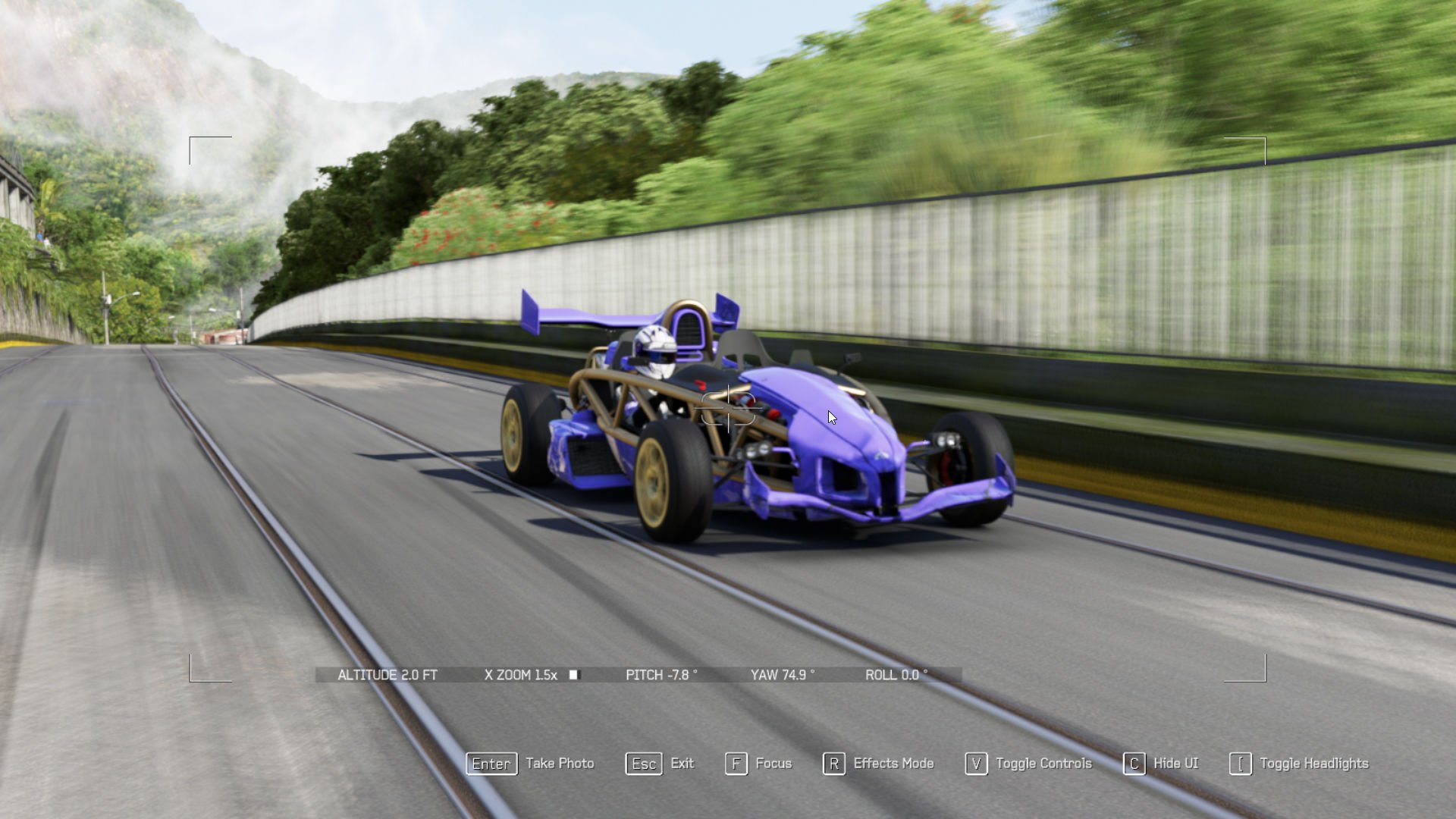Click the Enter key icon beside Take Photo
This screenshot has height=819, width=1456.
pyautogui.click(x=491, y=764)
